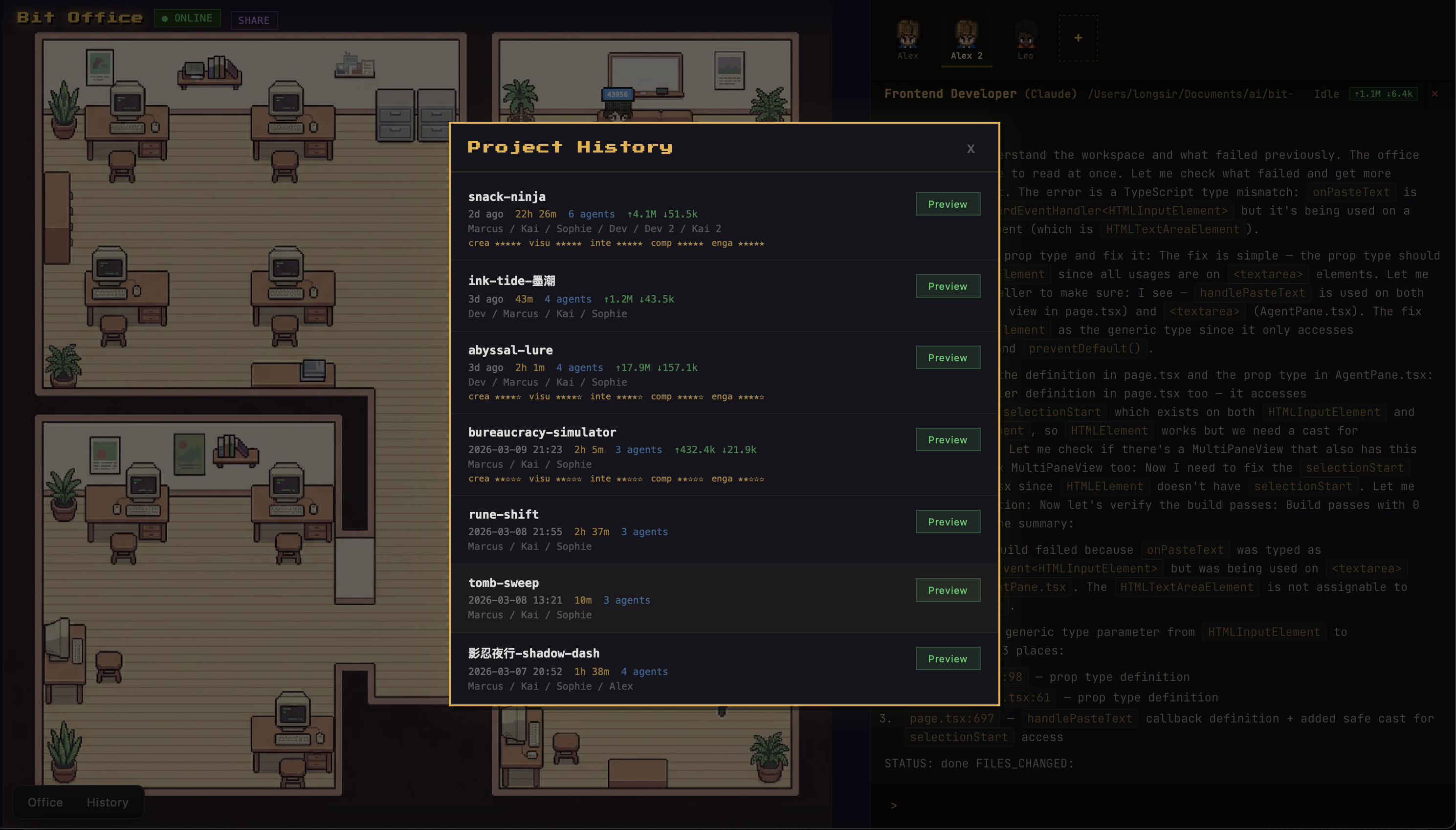Click the SHARE button

pos(253,20)
